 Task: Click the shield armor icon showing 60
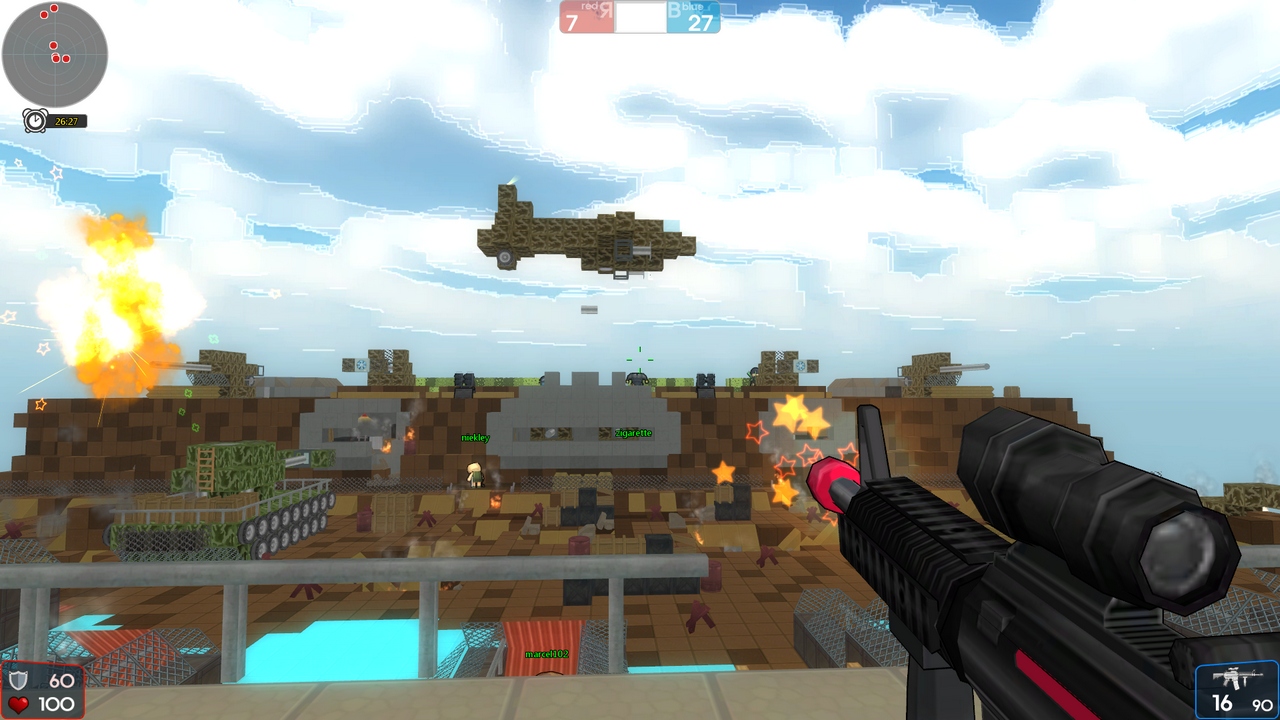tap(18, 681)
